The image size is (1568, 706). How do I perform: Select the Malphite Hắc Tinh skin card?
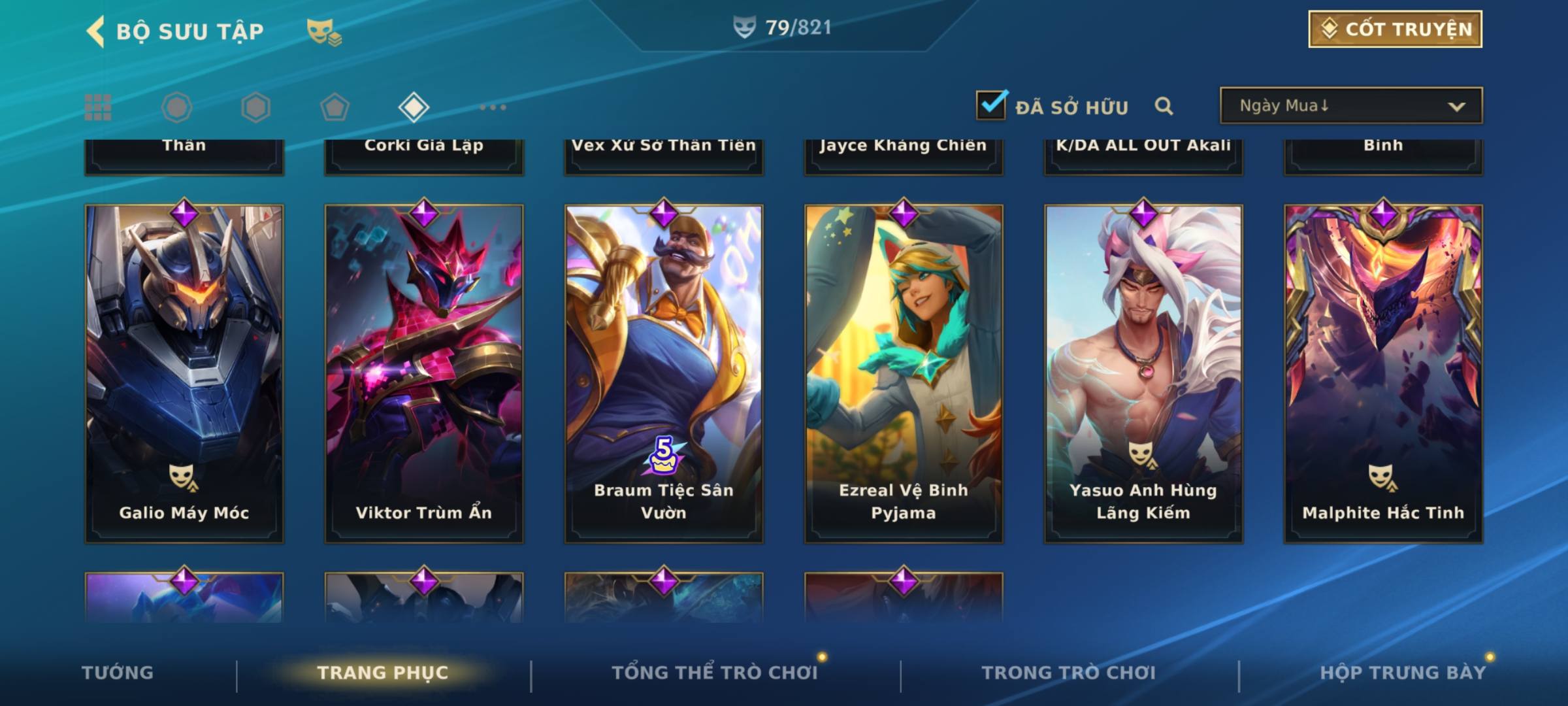point(1383,373)
